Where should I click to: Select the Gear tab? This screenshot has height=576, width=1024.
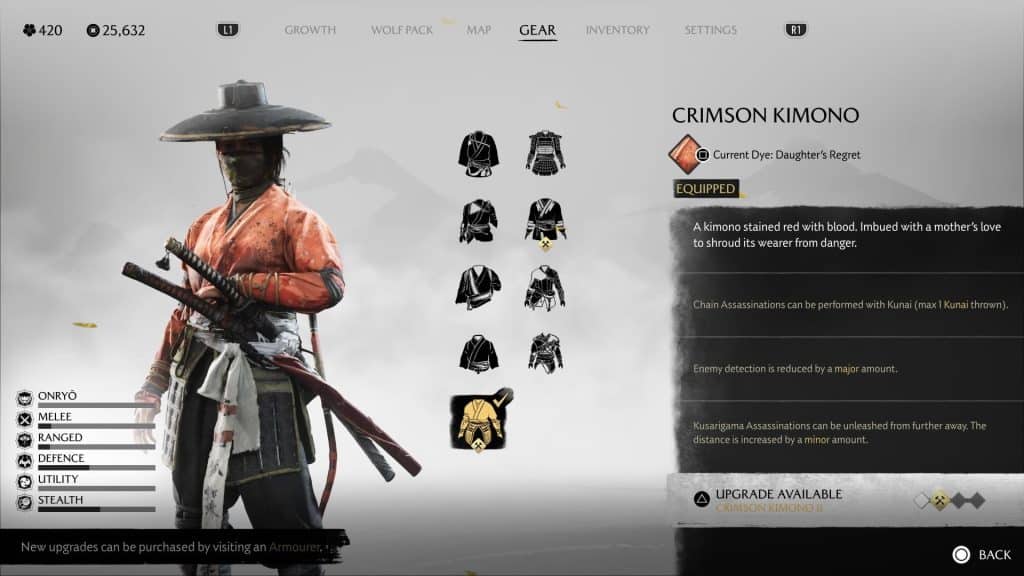pyautogui.click(x=537, y=30)
